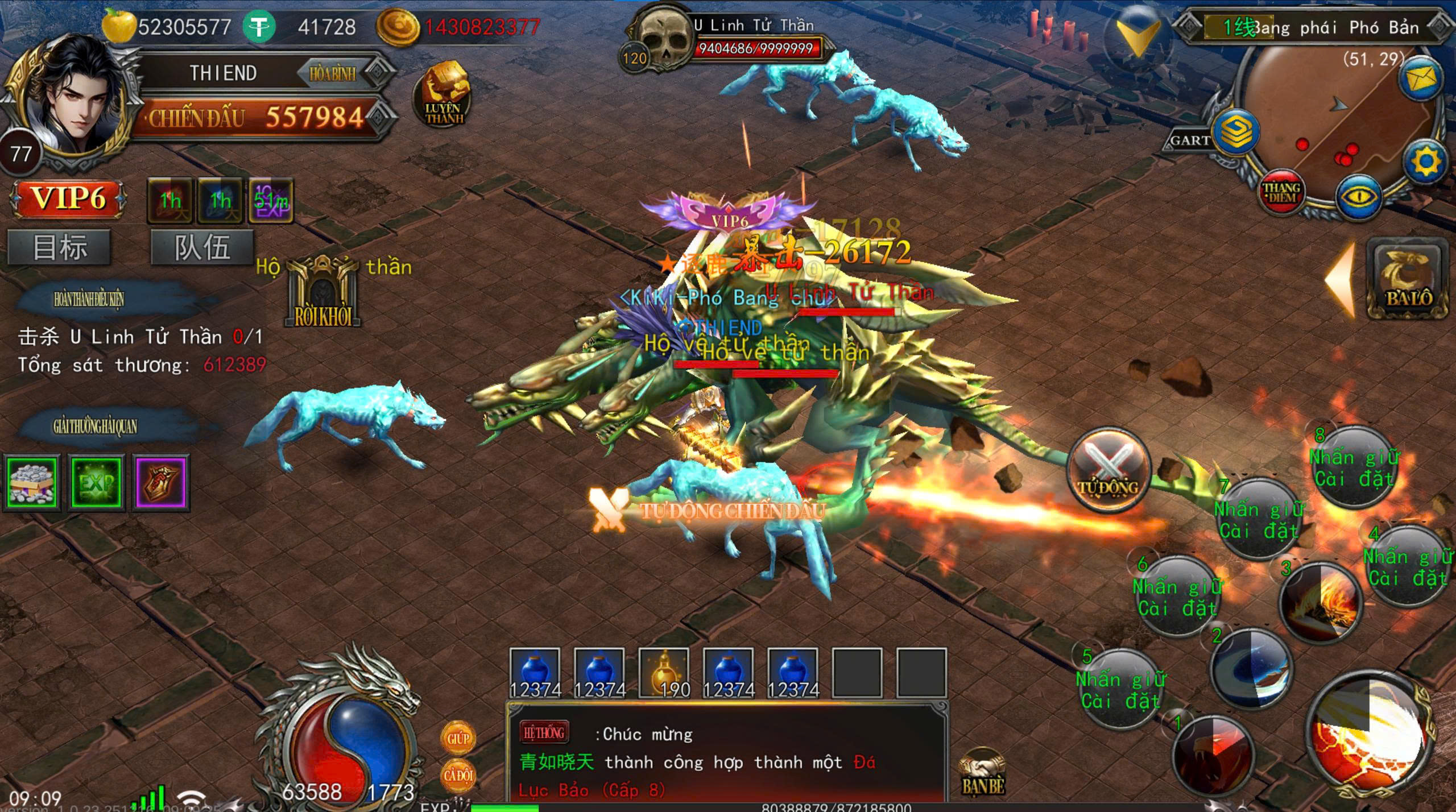The image size is (1456, 812).
Task: Toggle the Tự Động auto-battle button
Action: pos(1108,469)
